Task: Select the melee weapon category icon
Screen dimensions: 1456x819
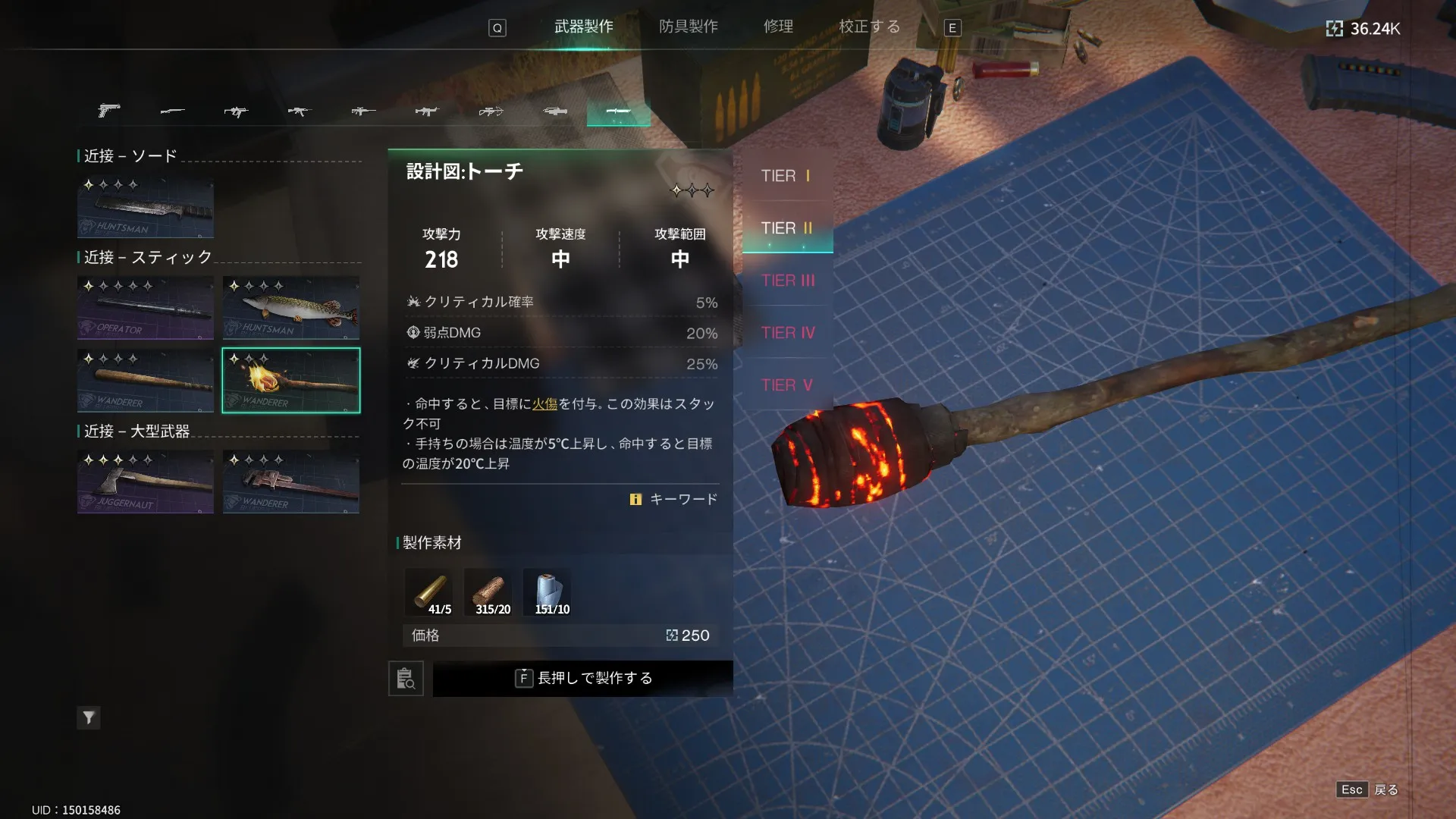Action: coord(618,111)
